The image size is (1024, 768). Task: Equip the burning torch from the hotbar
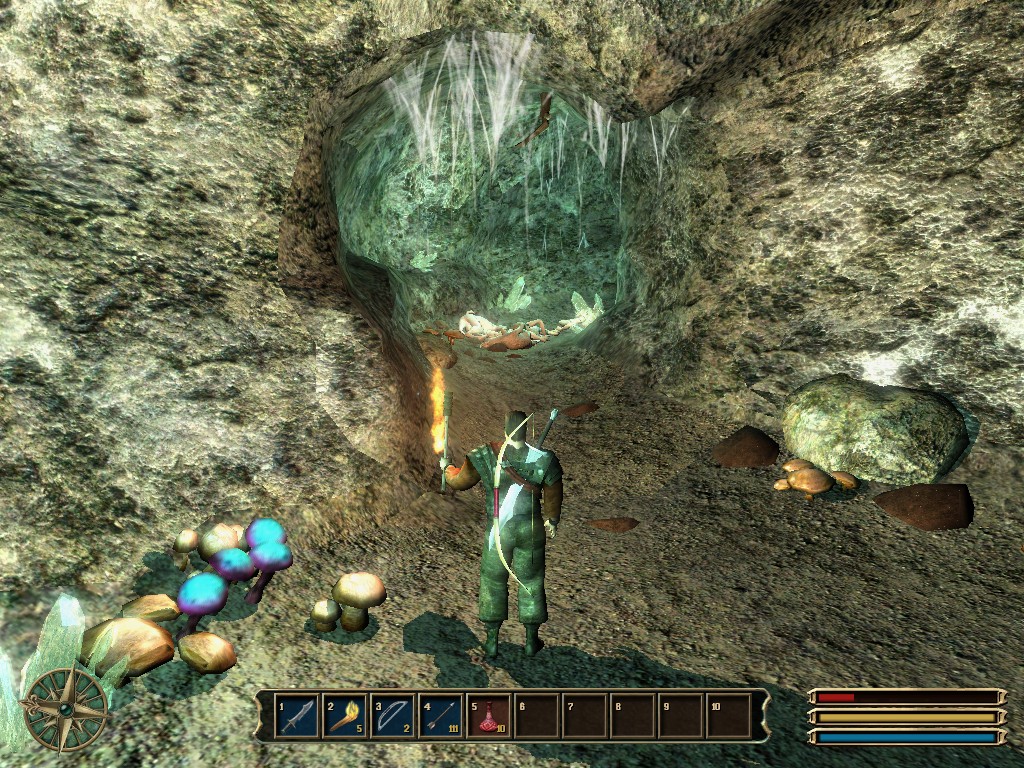click(x=346, y=716)
